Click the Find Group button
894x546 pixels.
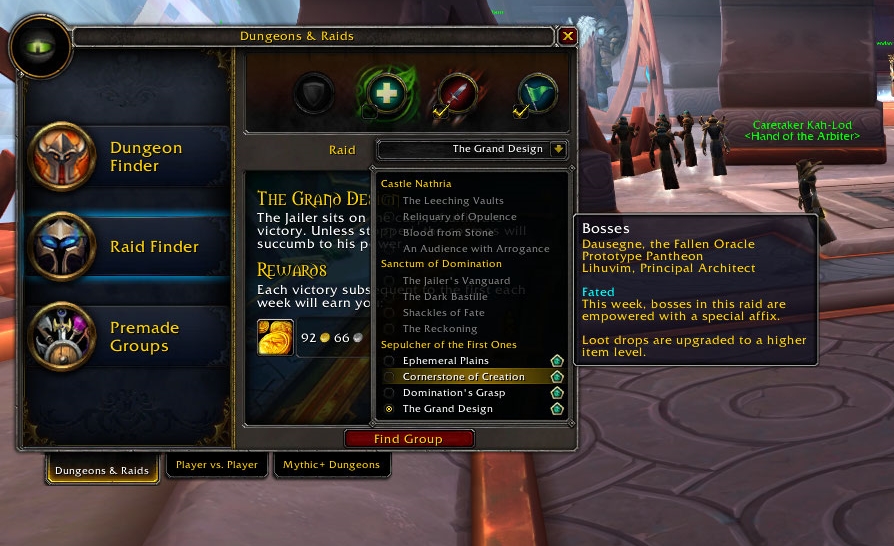click(x=408, y=439)
